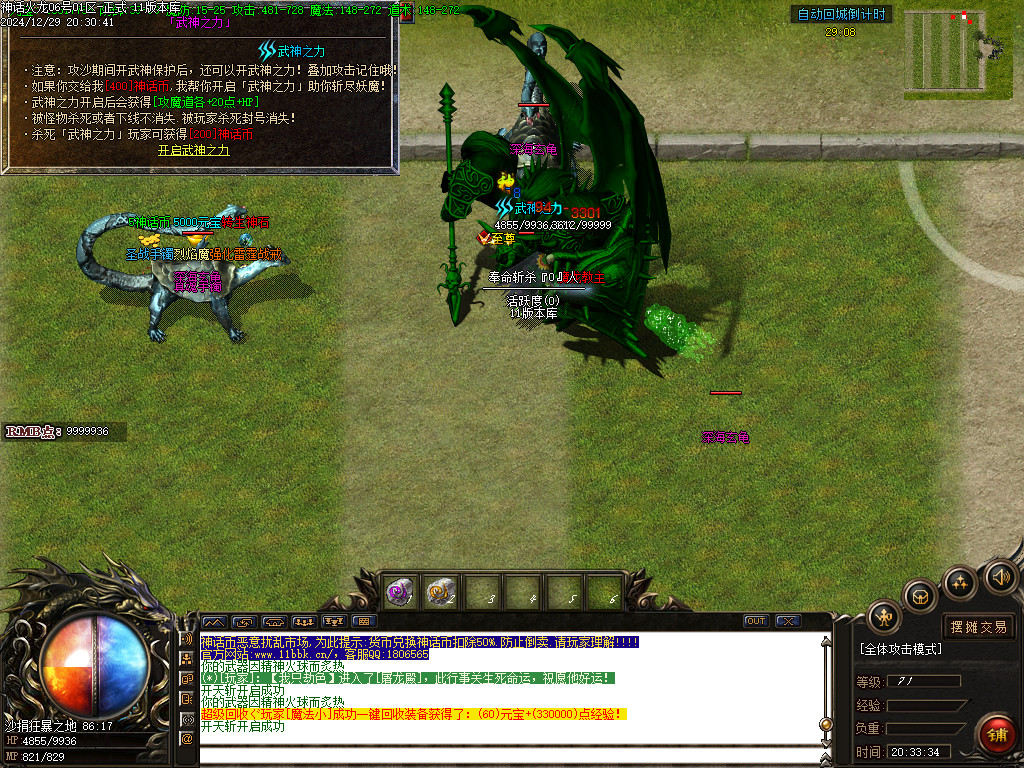This screenshot has height=768, width=1024.
Task: Toggle the [全体攻击模式] attack mode label
Action: click(x=900, y=649)
